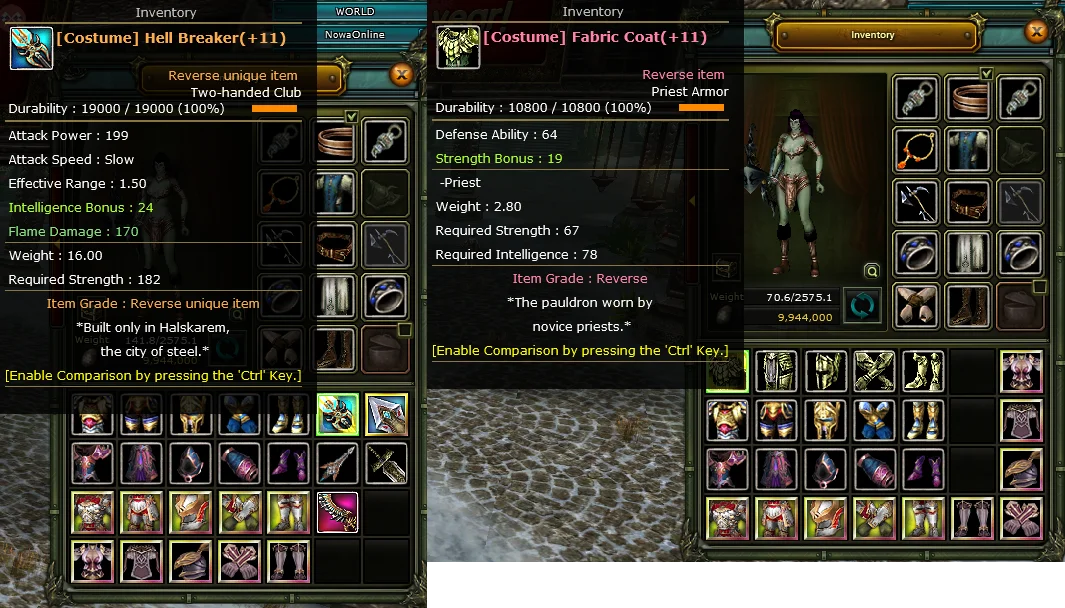Choose the blue-gem arrowhead weapon slot
This screenshot has width=1065, height=608.
pos(386,414)
